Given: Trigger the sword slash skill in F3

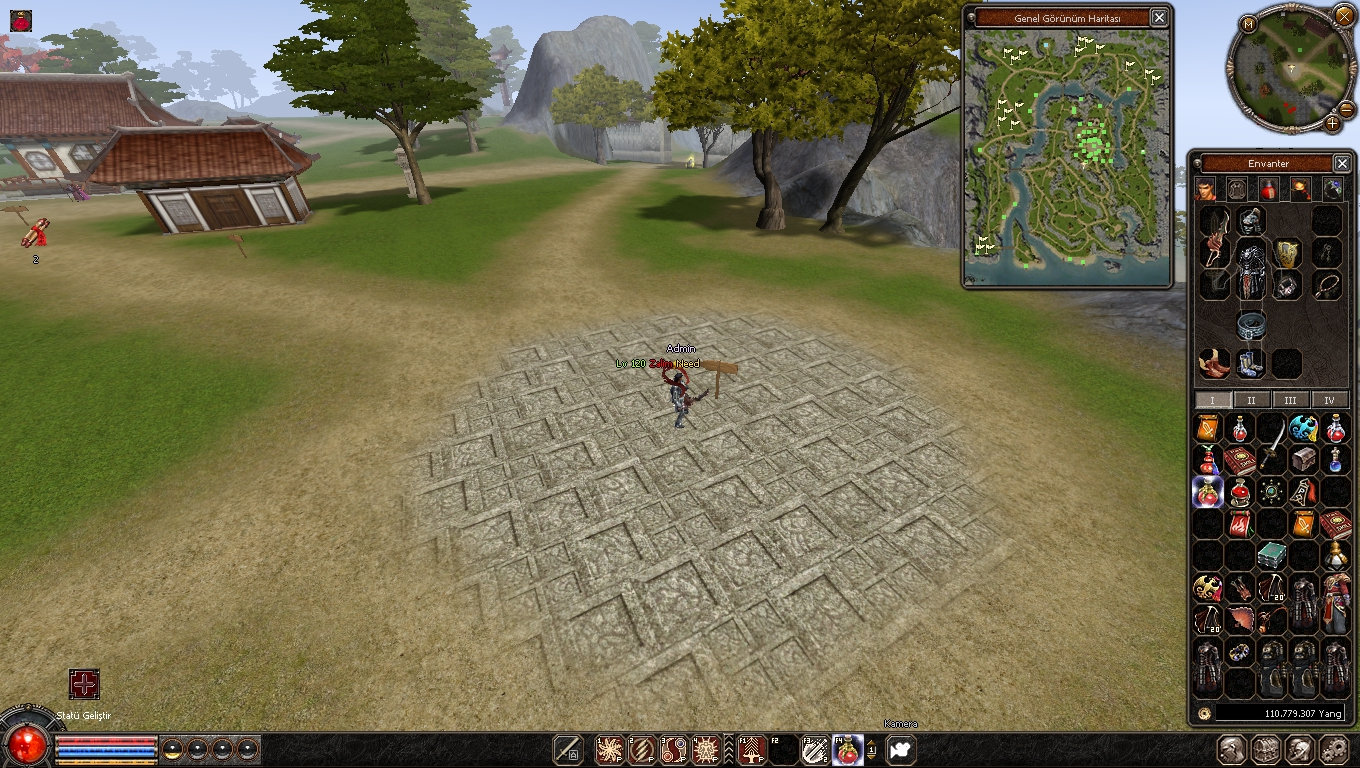Looking at the screenshot, I should 814,749.
